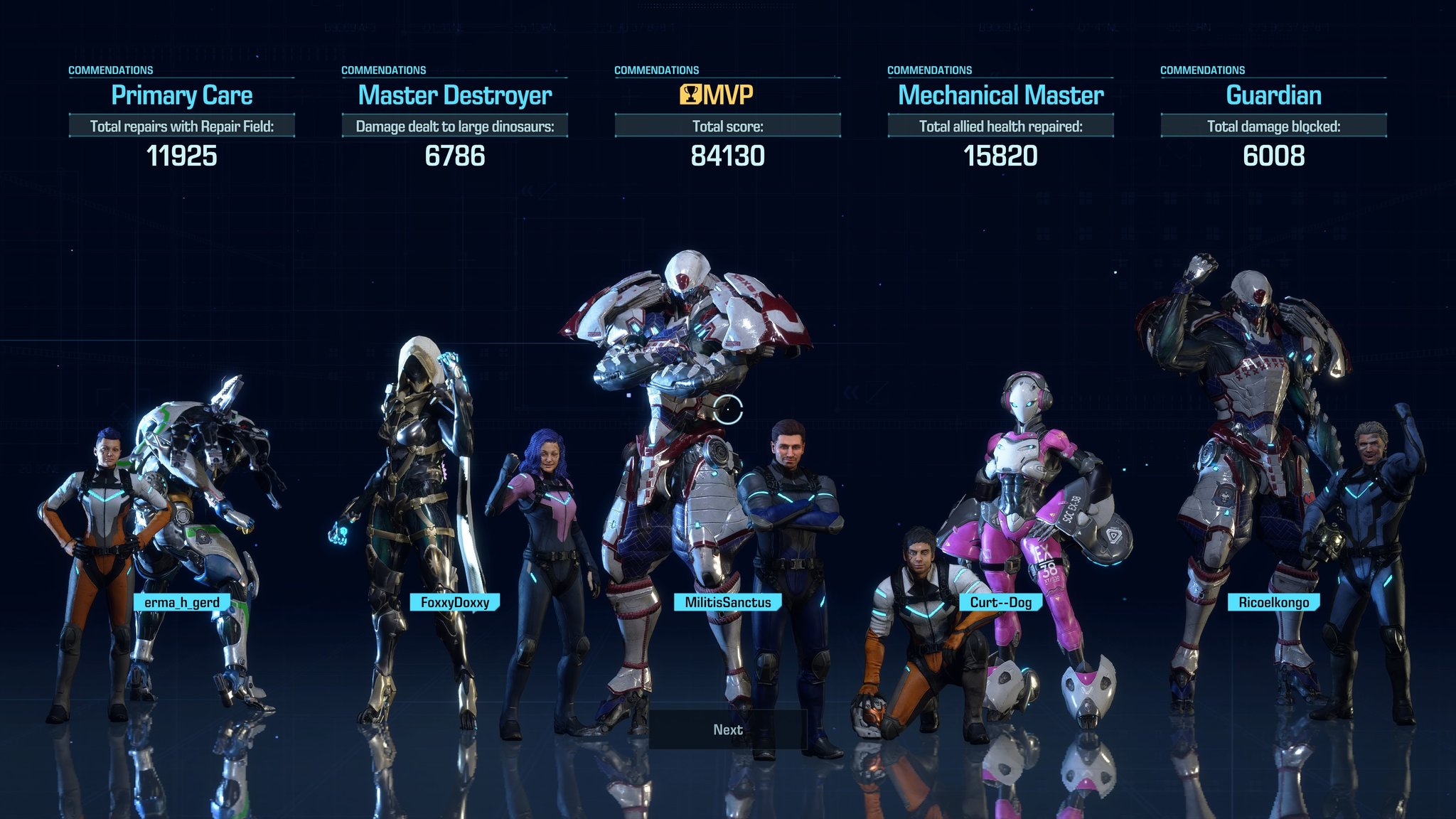This screenshot has height=819, width=1456.
Task: Click the Next button
Action: click(x=727, y=729)
